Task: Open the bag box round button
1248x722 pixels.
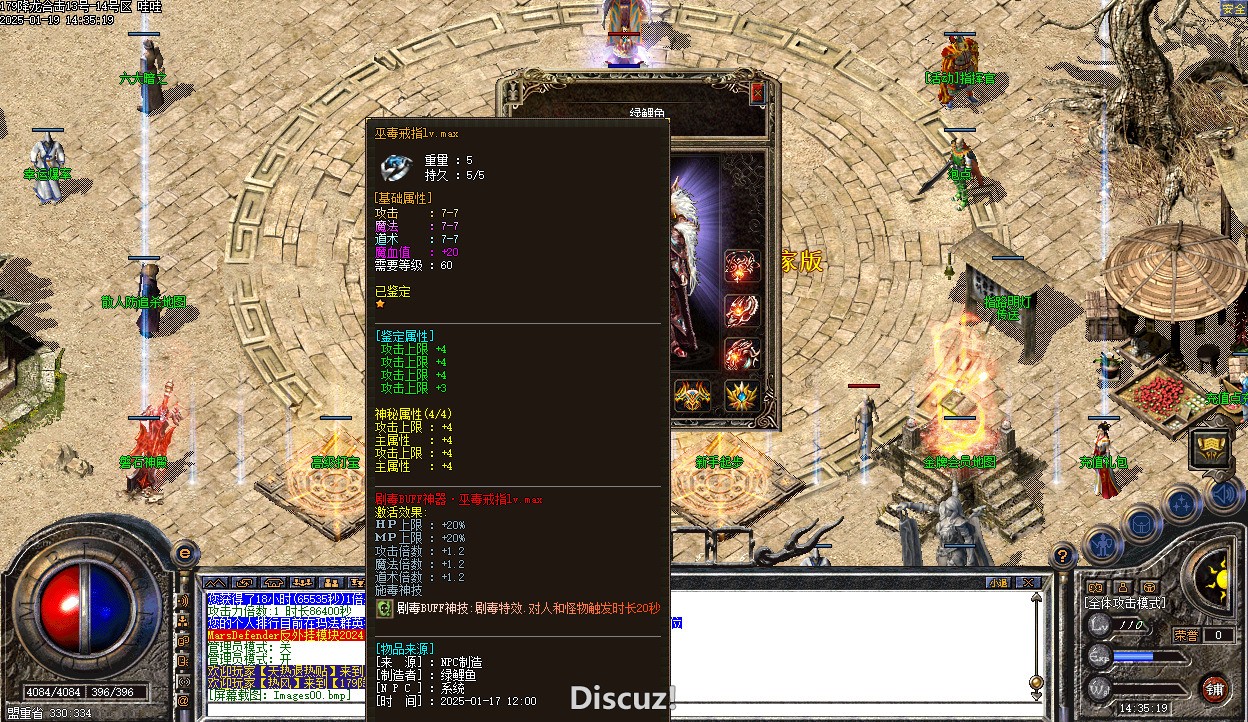Action: tap(1141, 522)
